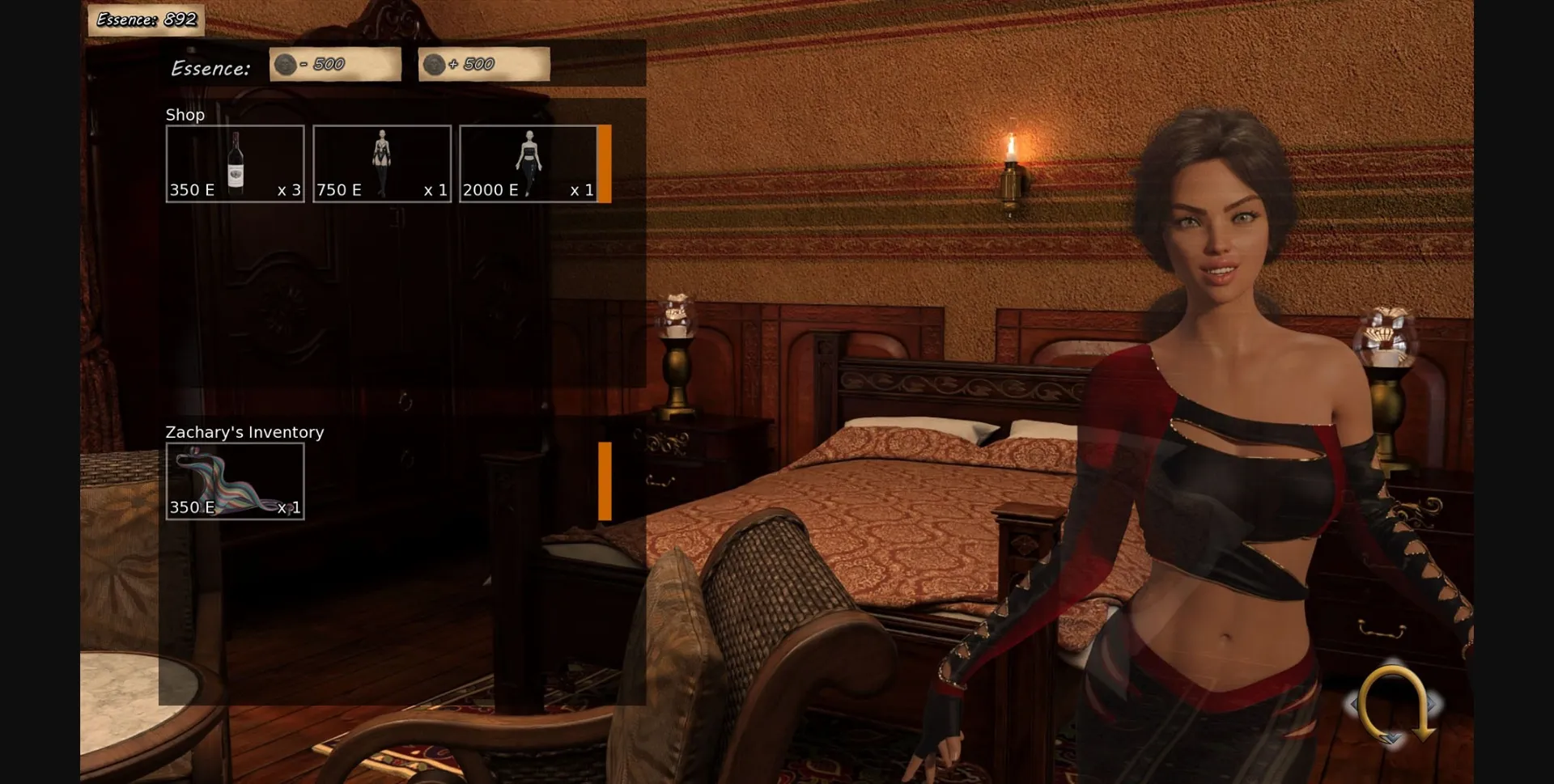Click the Essence: 892 counter badge
Image resolution: width=1554 pixels, height=784 pixels.
[144, 19]
